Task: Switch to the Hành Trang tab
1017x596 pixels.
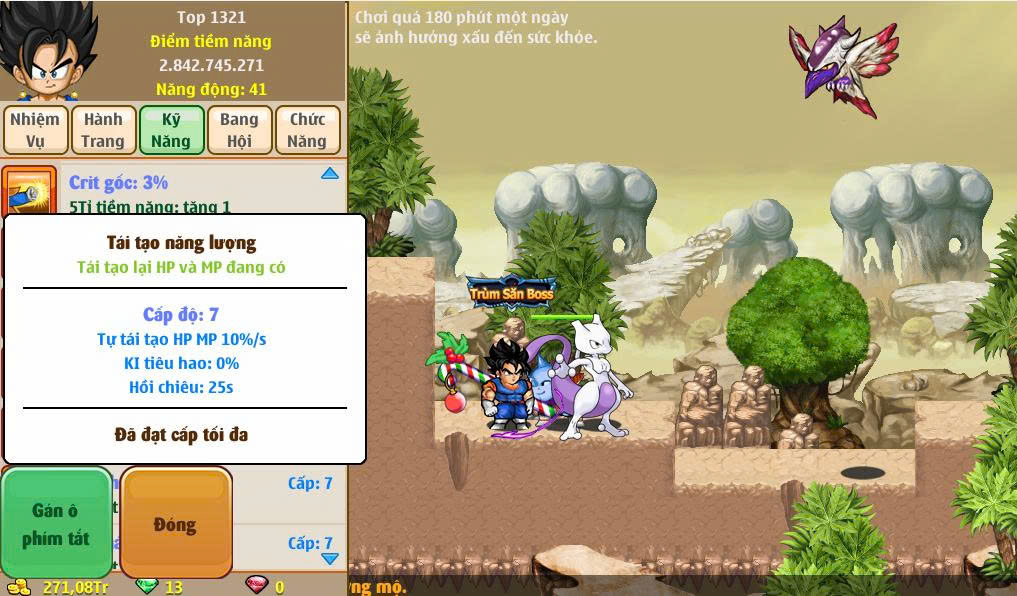Action: (103, 130)
